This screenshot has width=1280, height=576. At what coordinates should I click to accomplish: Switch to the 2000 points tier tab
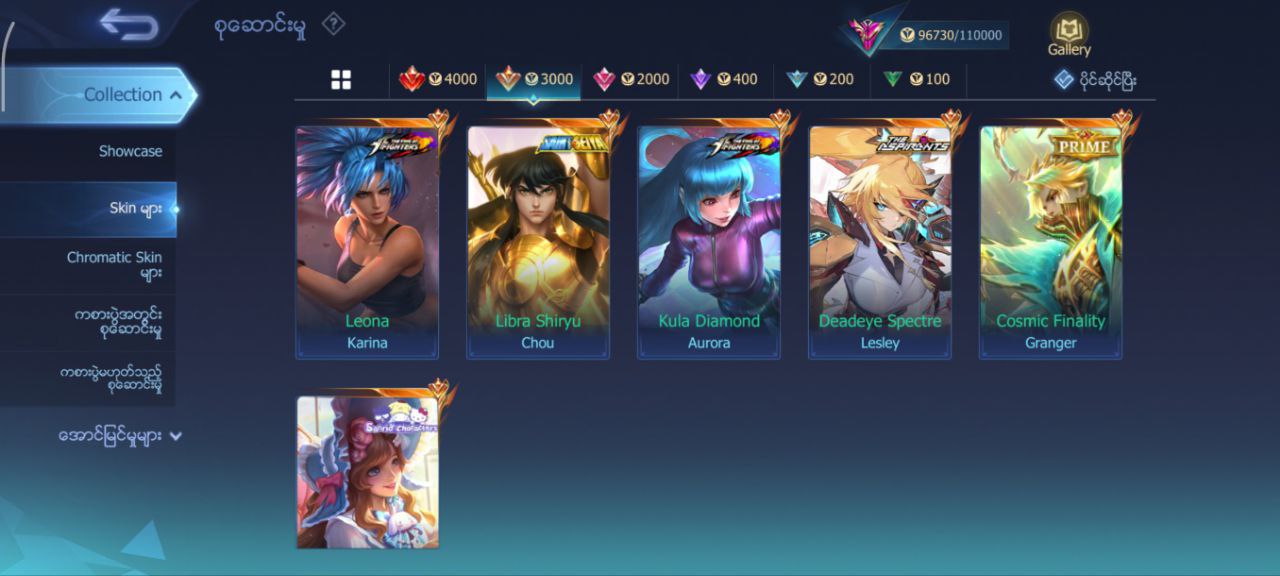pyautogui.click(x=631, y=79)
